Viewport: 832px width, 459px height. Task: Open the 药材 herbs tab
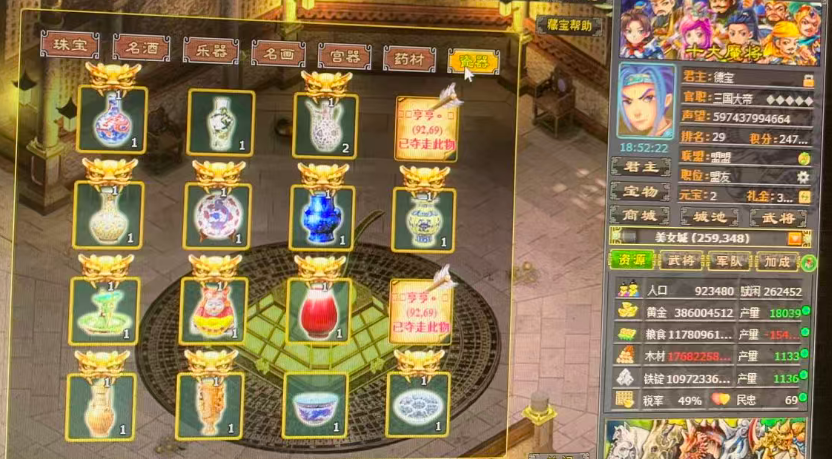tap(408, 59)
